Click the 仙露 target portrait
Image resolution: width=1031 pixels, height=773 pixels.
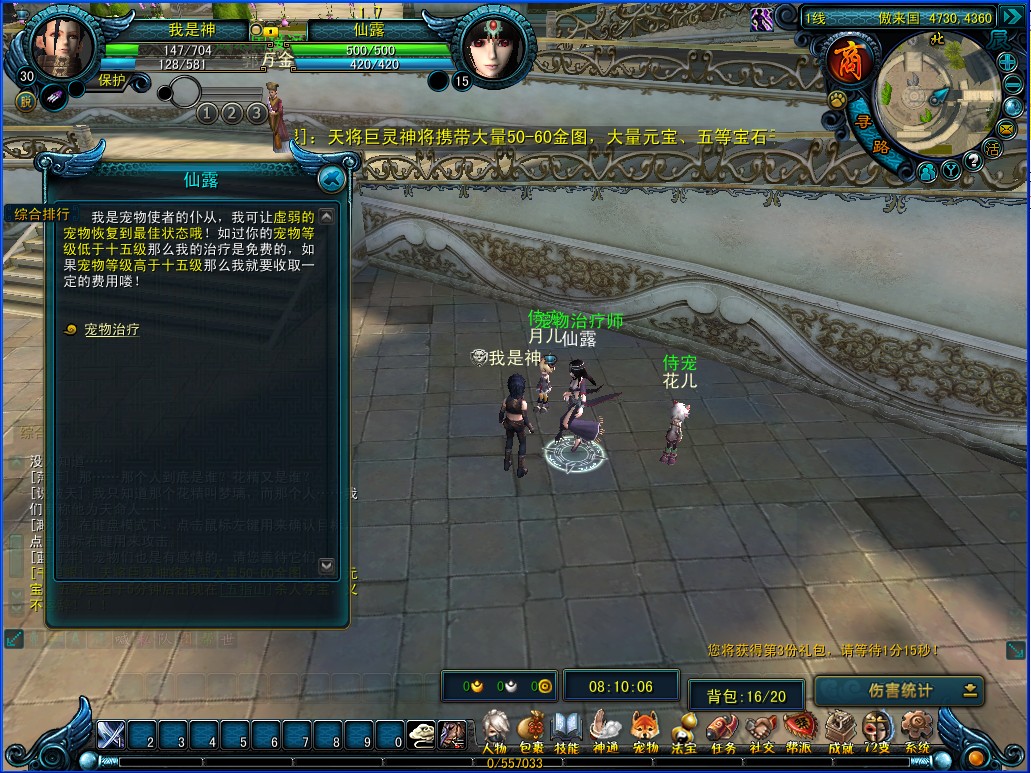pyautogui.click(x=494, y=48)
